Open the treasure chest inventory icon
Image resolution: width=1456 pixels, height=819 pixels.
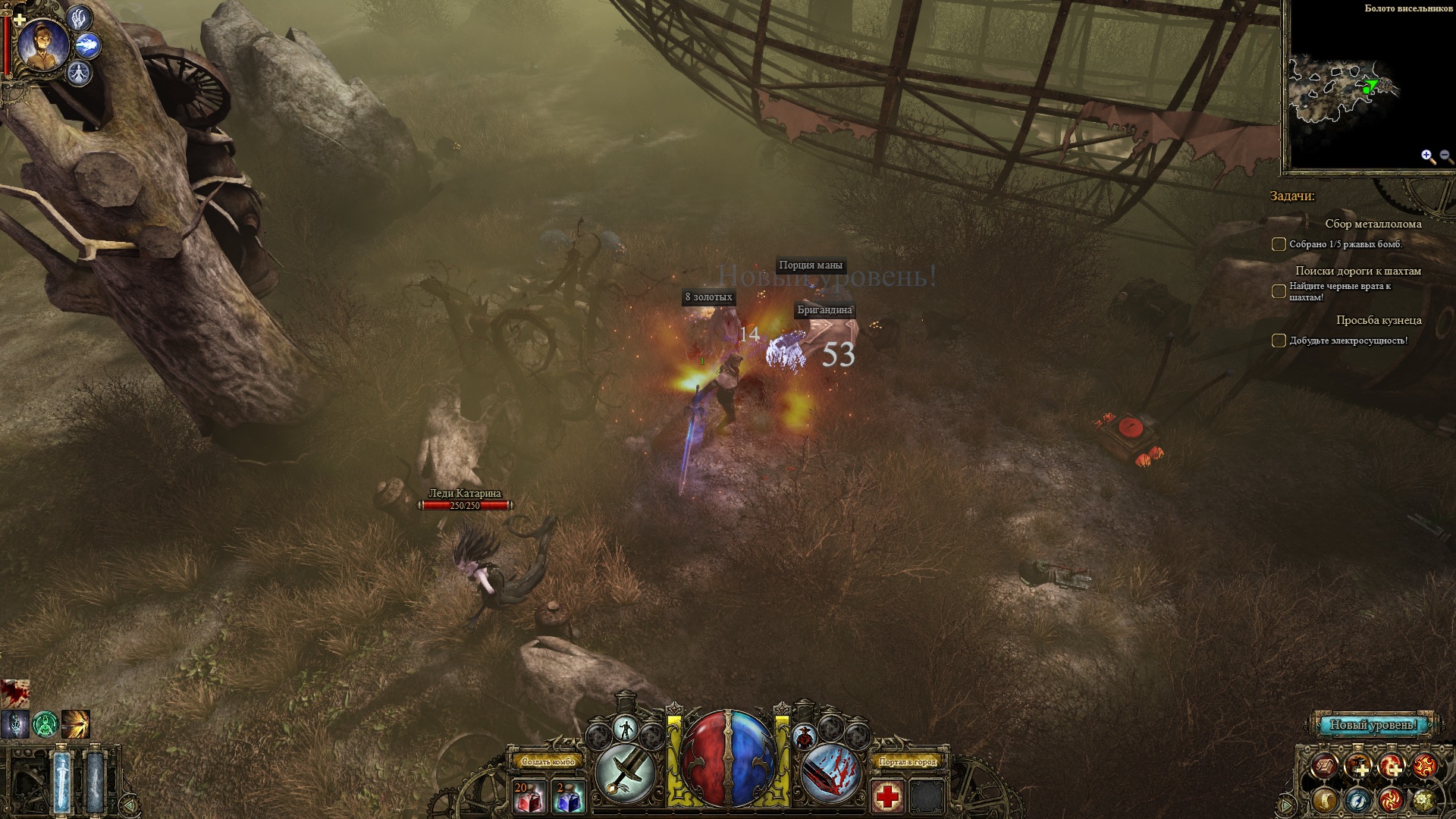tap(1326, 767)
